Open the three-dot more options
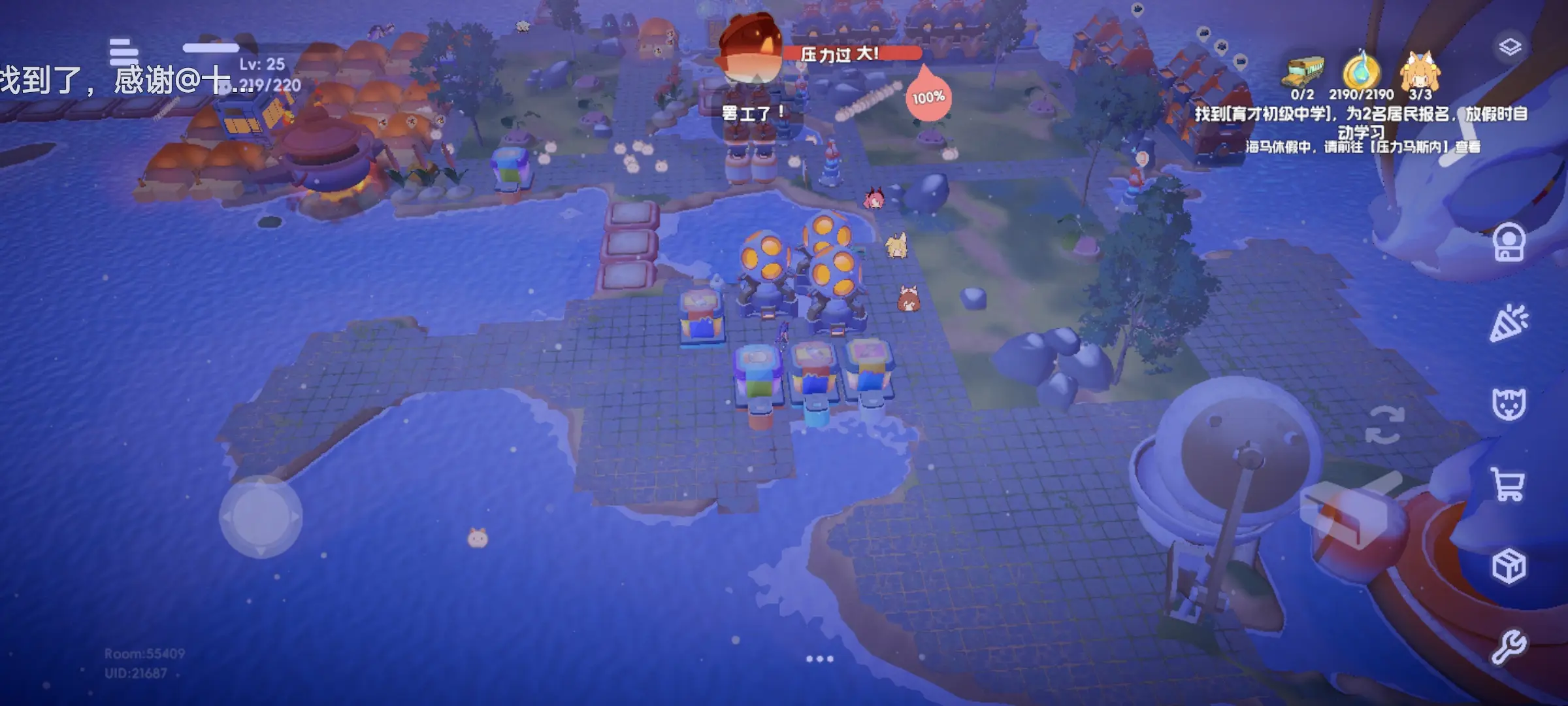Screen dimensions: 1568x706 point(819,659)
